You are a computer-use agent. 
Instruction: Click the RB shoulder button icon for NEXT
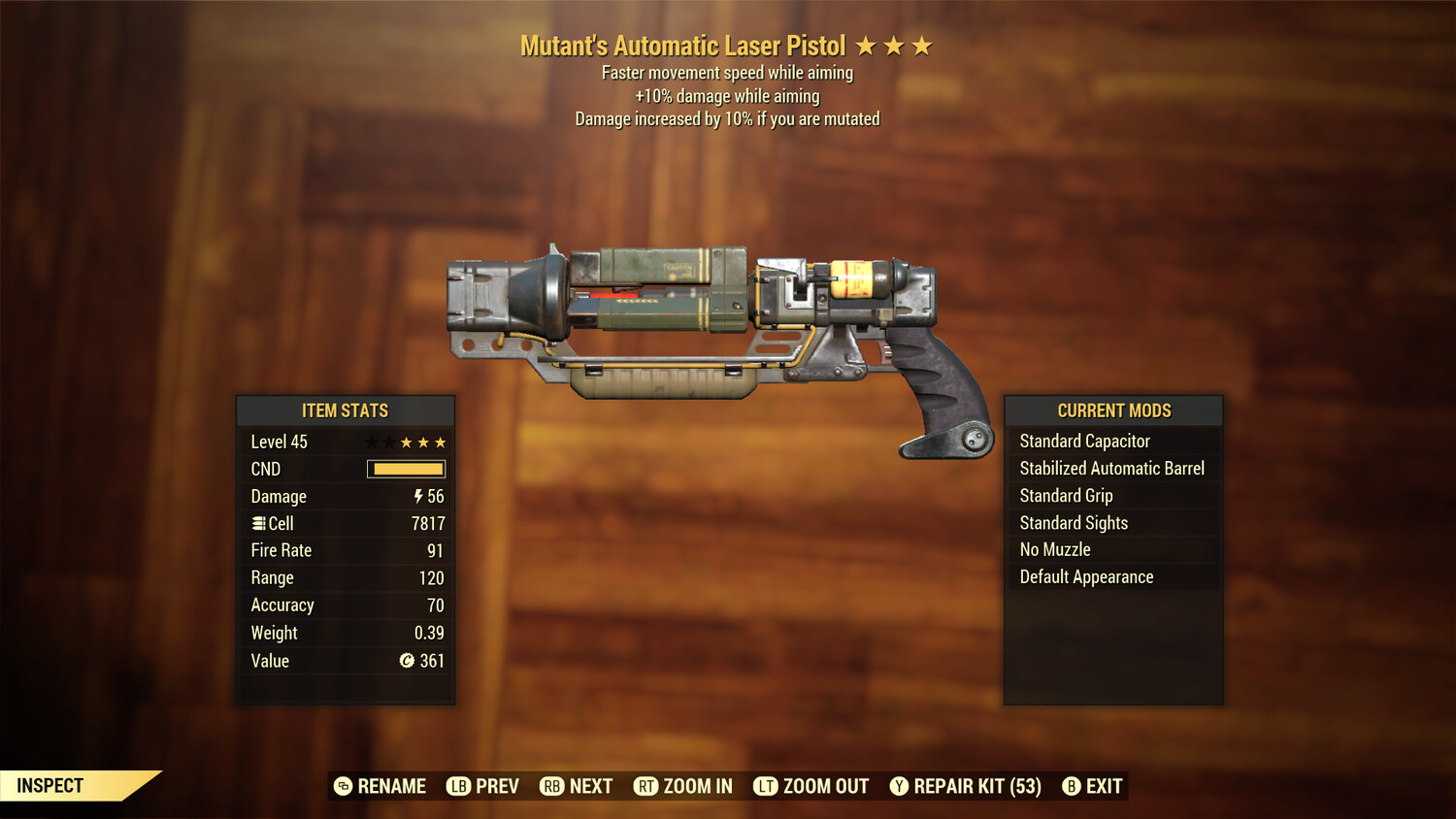(553, 786)
